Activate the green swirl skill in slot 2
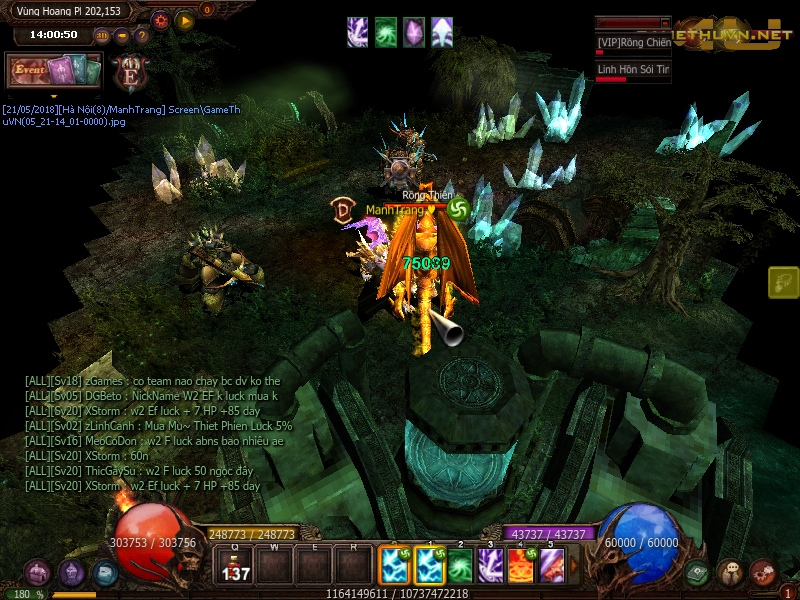The height and width of the screenshot is (600, 800). pyautogui.click(x=459, y=566)
